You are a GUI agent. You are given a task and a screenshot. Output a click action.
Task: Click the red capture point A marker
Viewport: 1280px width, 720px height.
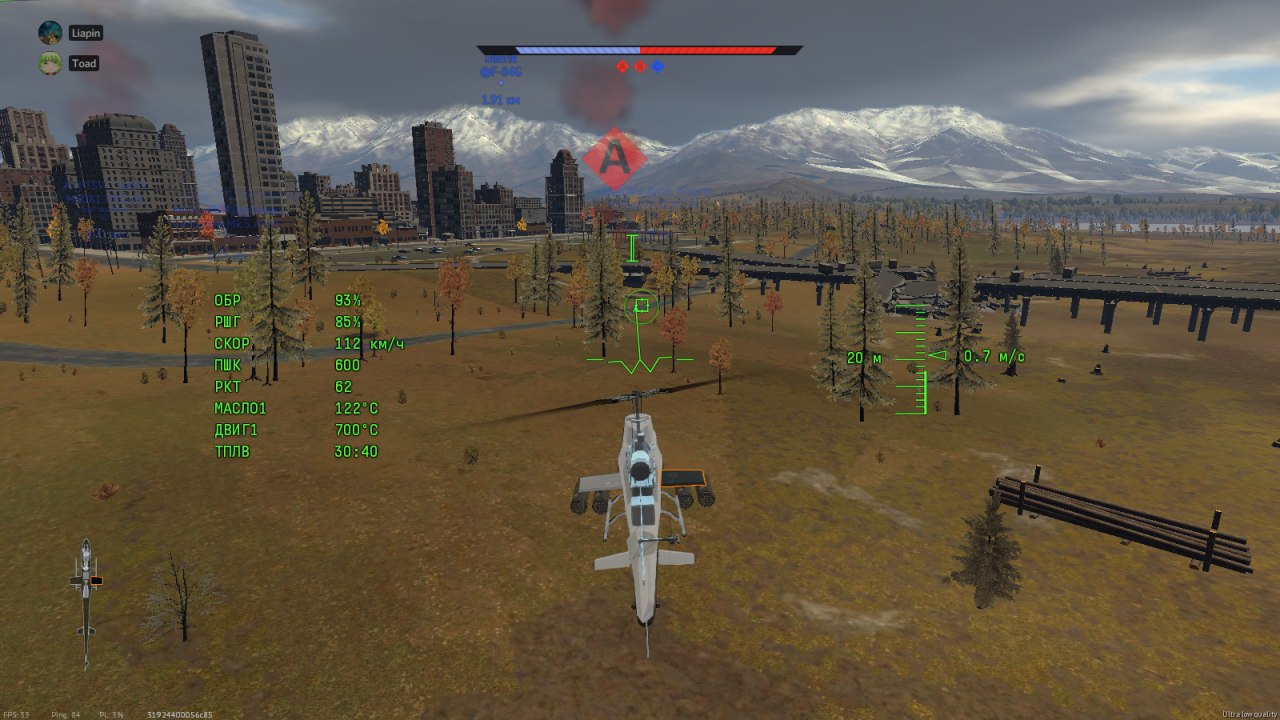pyautogui.click(x=613, y=159)
